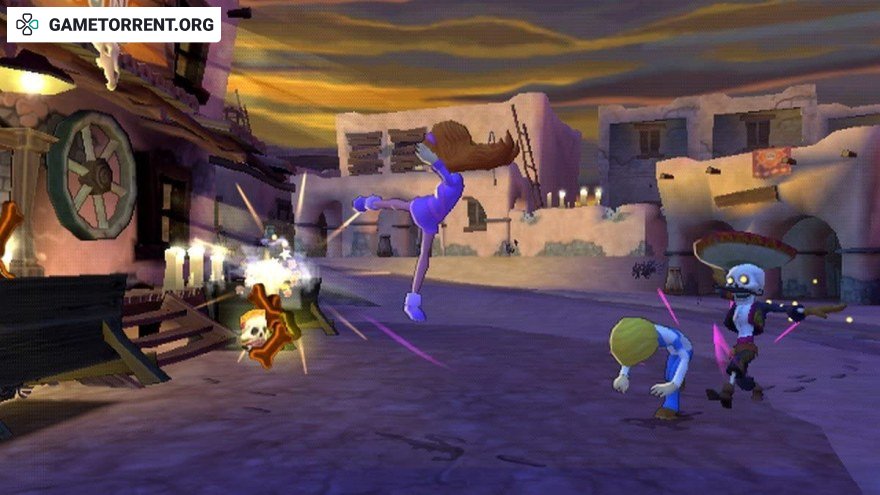The image size is (880, 495).
Task: Click the GAMETORRENT.ORG site logo
Action: tap(113, 25)
